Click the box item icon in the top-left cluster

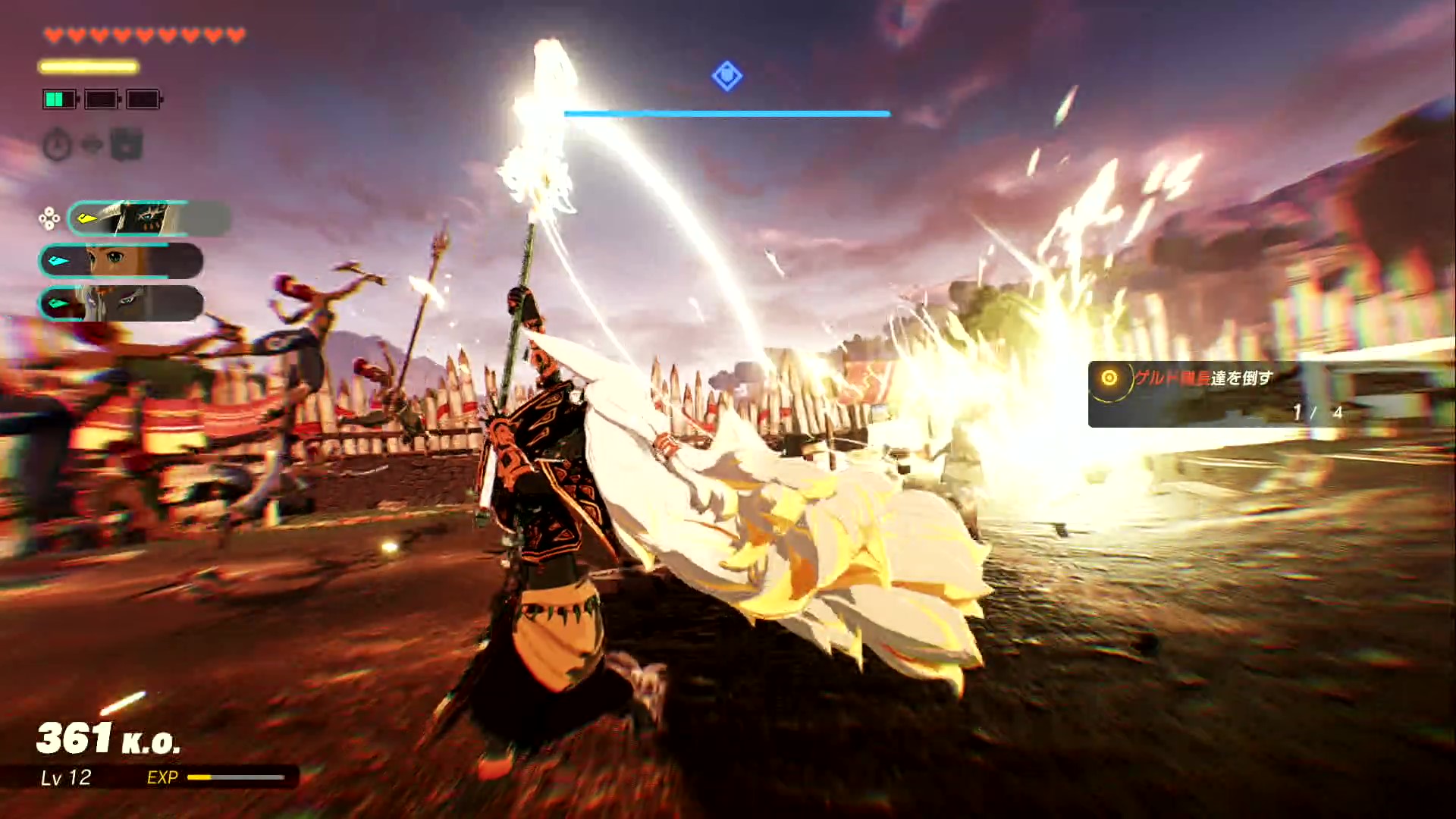pos(127,146)
